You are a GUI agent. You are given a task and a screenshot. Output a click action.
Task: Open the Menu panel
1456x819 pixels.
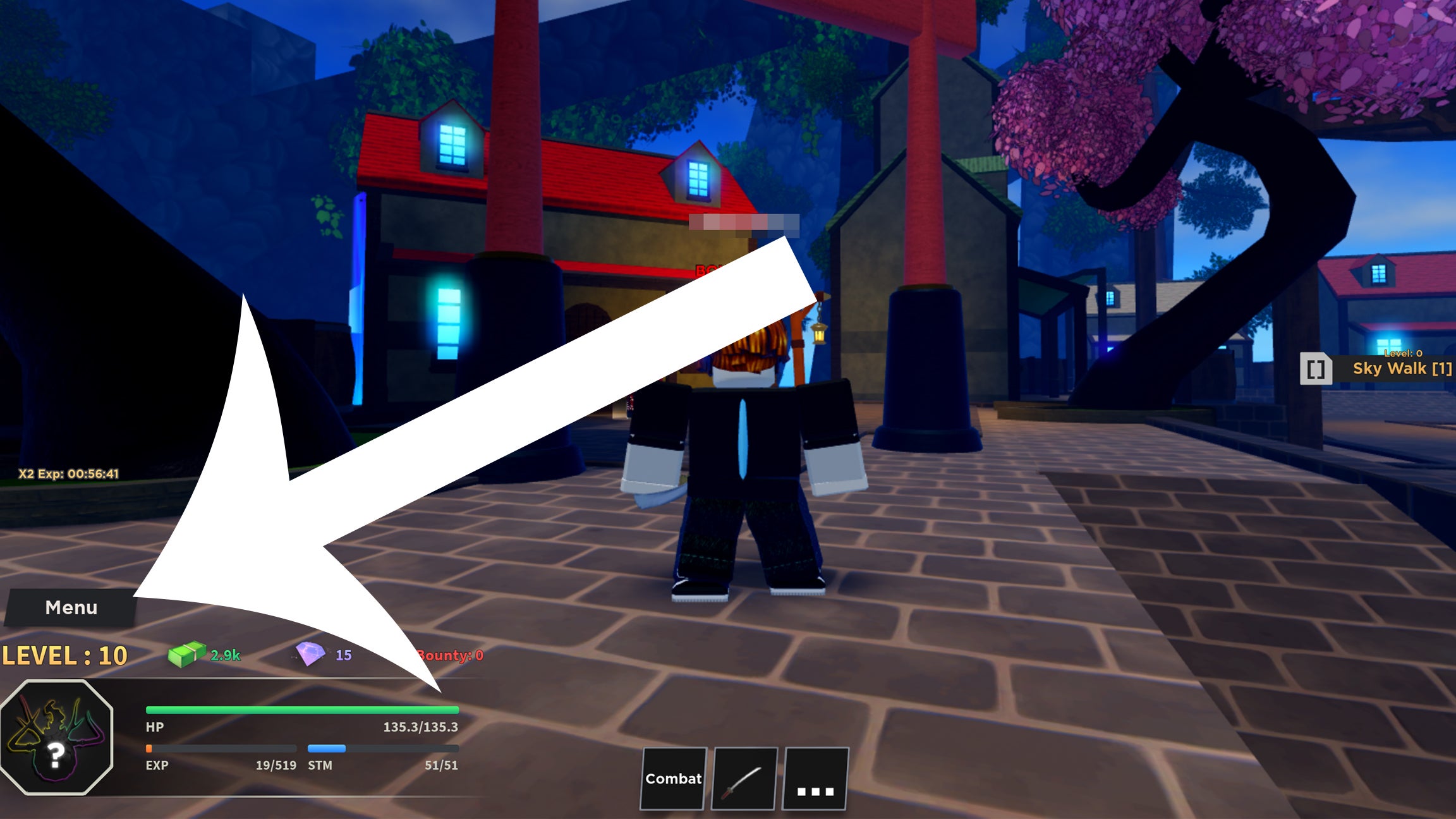click(x=70, y=607)
